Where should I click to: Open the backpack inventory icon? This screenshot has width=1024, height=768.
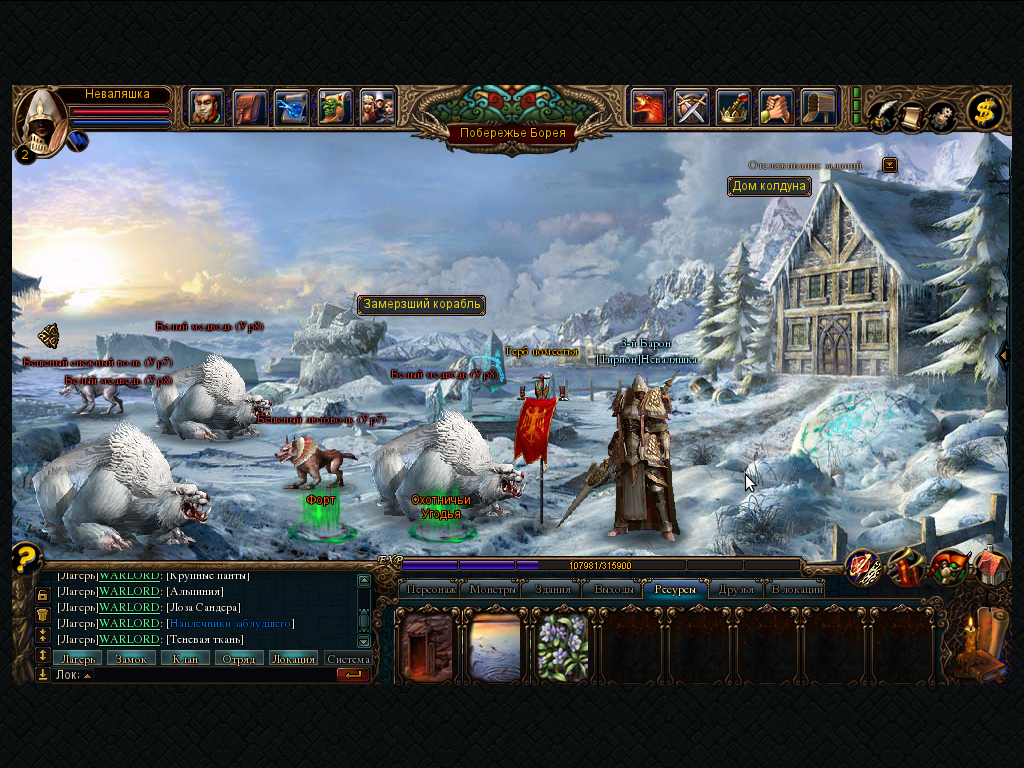tap(250, 107)
